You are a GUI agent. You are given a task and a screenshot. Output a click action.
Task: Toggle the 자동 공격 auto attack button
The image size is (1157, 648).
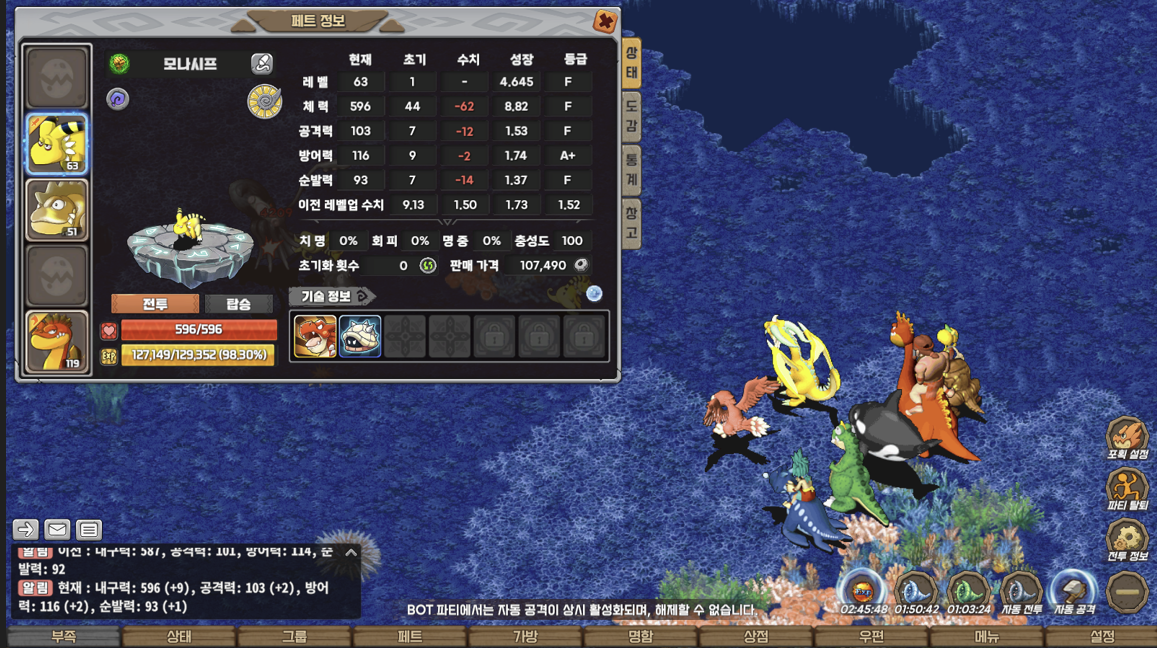[x=1074, y=593]
